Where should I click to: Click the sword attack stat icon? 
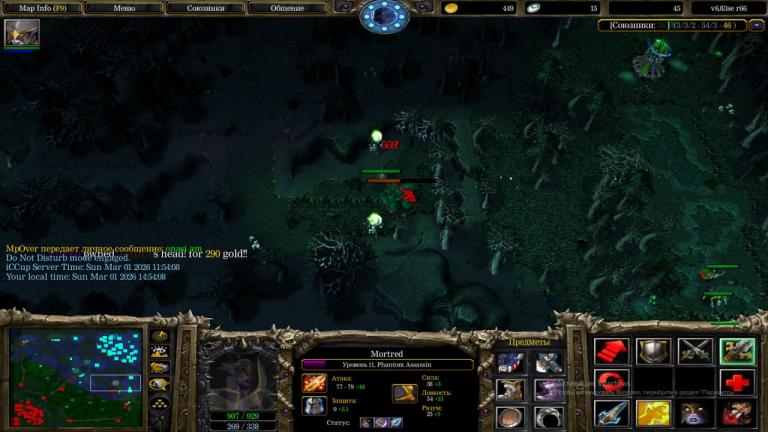314,383
